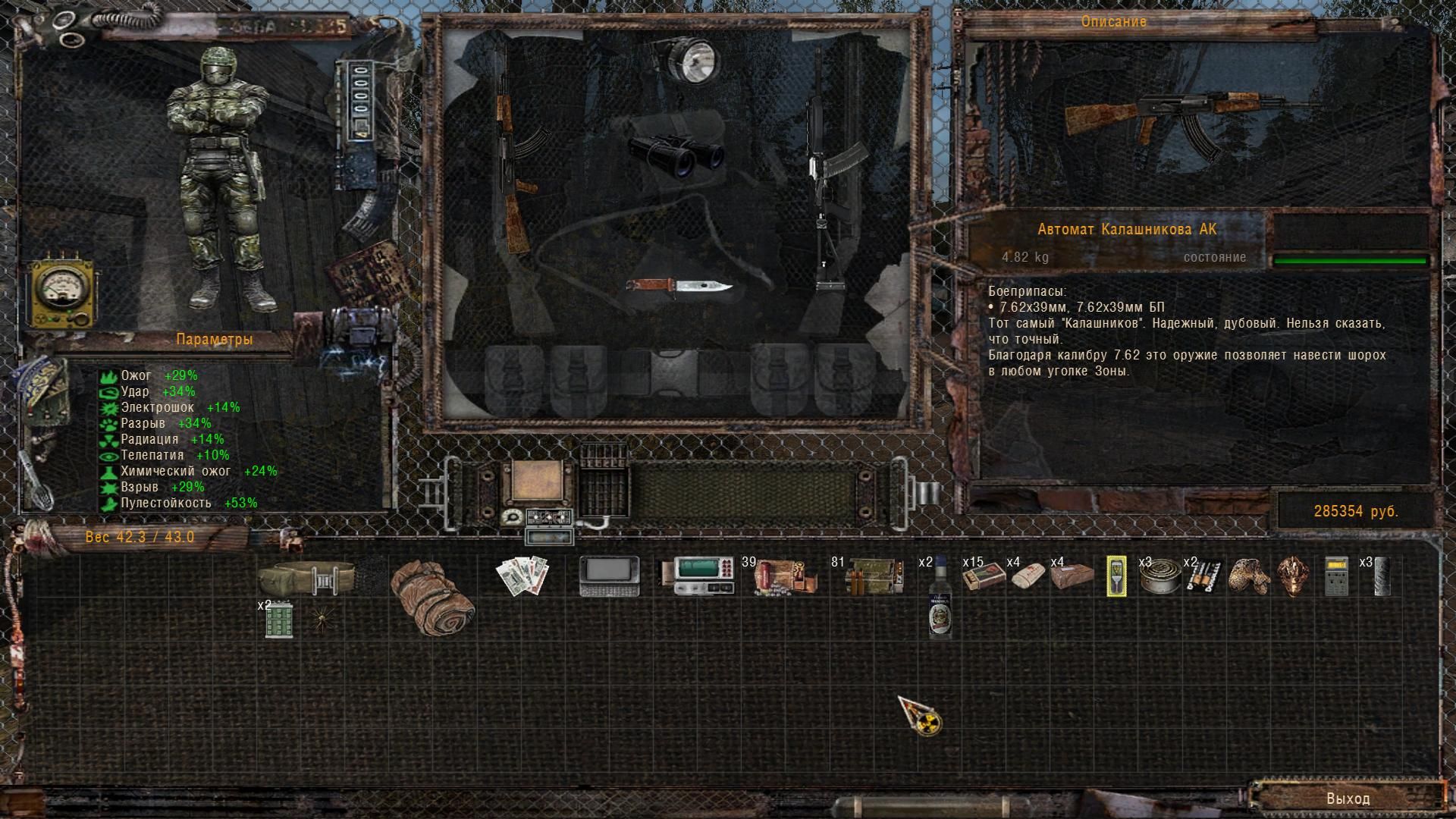Select the rifle ammo boxes stack of 81
1456x819 pixels.
tap(873, 577)
